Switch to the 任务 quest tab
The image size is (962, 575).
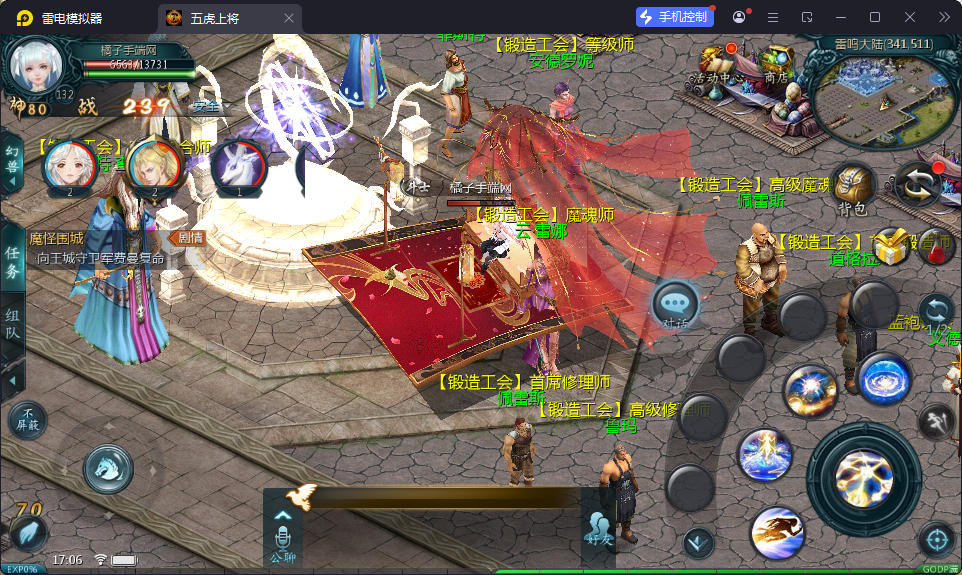[12, 263]
